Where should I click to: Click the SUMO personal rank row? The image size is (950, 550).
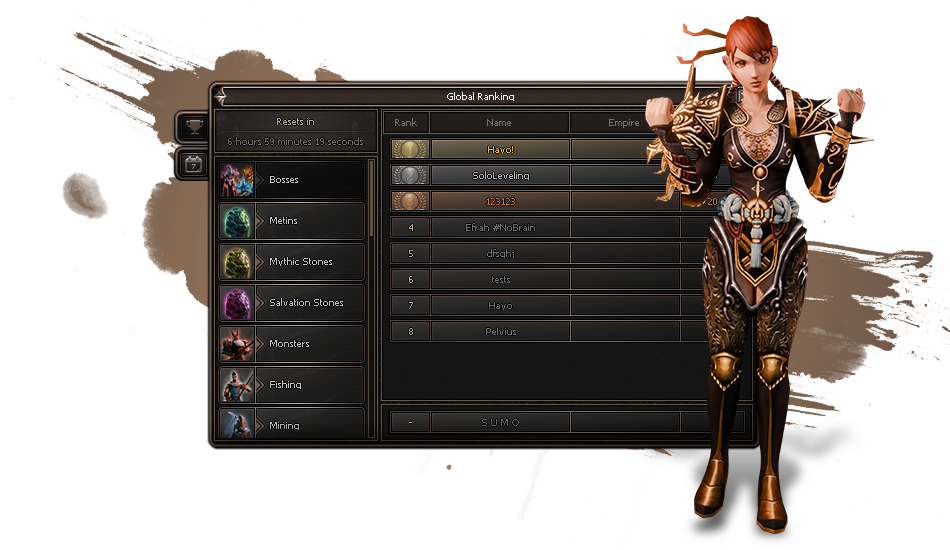499,422
